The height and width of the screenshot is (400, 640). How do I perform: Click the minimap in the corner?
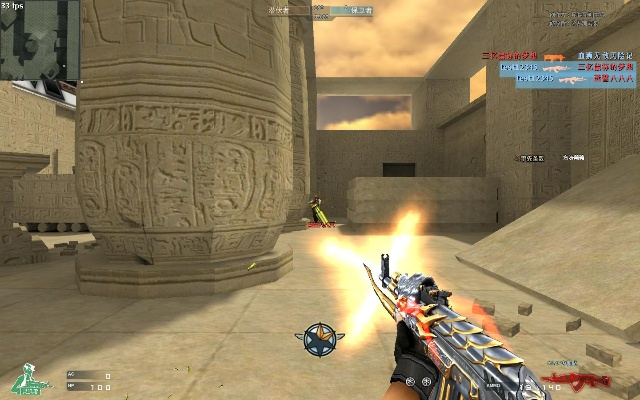(40, 40)
